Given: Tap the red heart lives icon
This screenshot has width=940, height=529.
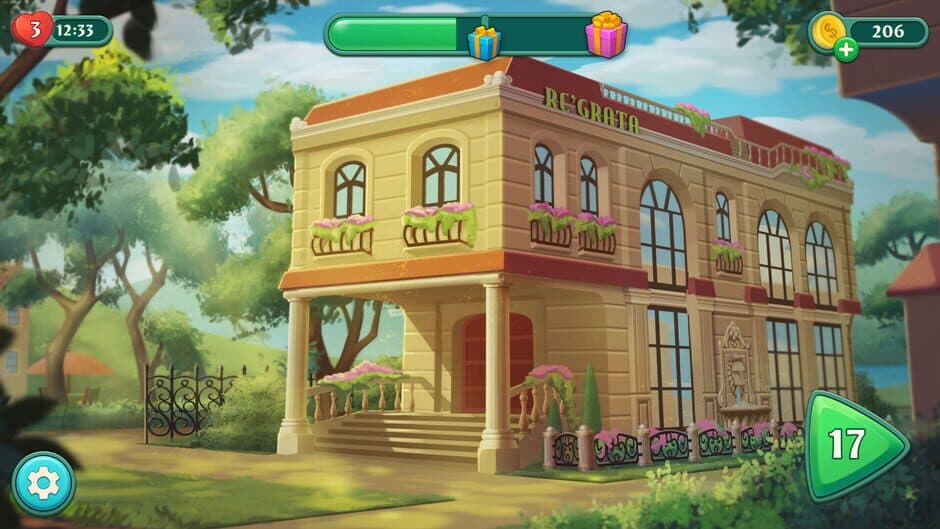Looking at the screenshot, I should pos(33,29).
